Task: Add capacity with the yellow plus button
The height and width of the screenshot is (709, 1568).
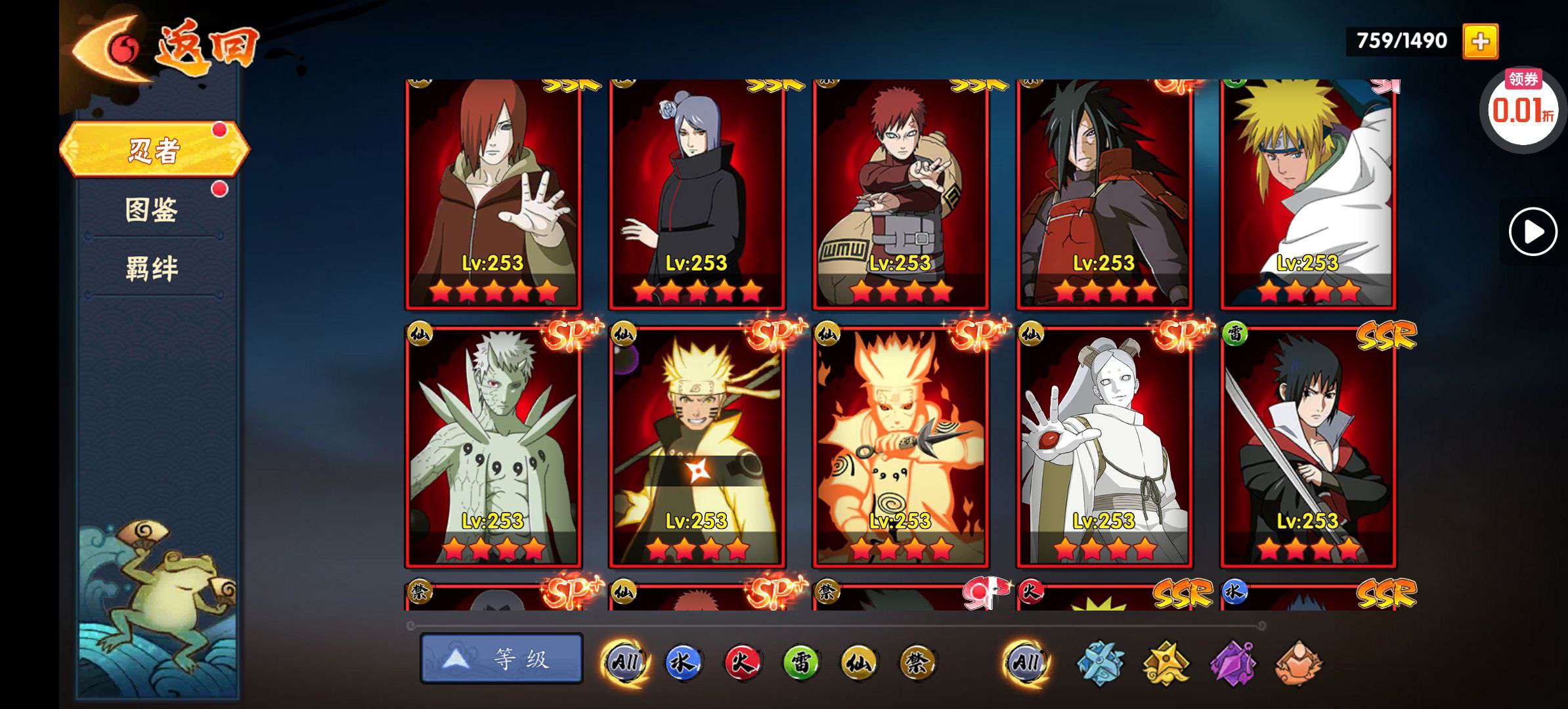Action: pyautogui.click(x=1480, y=41)
